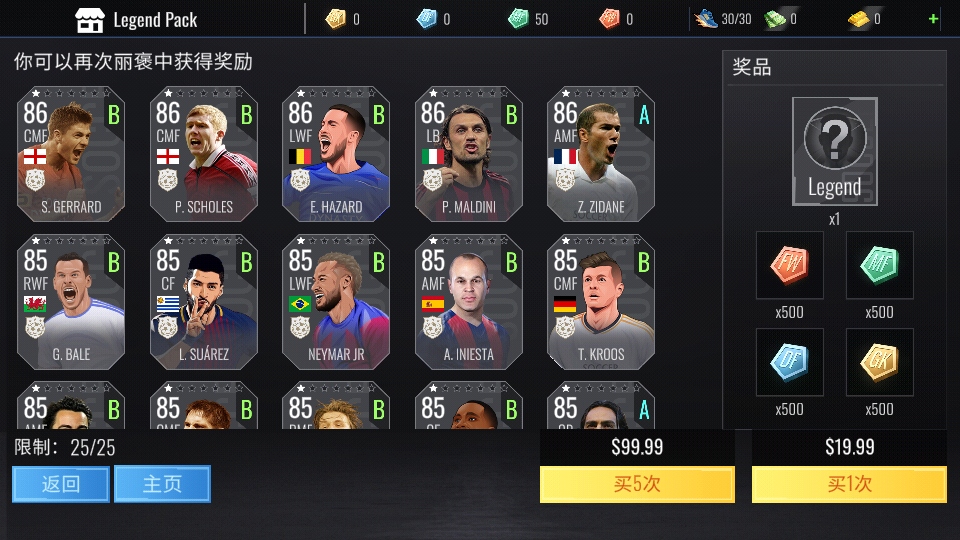Image resolution: width=960 pixels, height=540 pixels.
Task: Add currency with the green plus button
Action: click(x=934, y=19)
